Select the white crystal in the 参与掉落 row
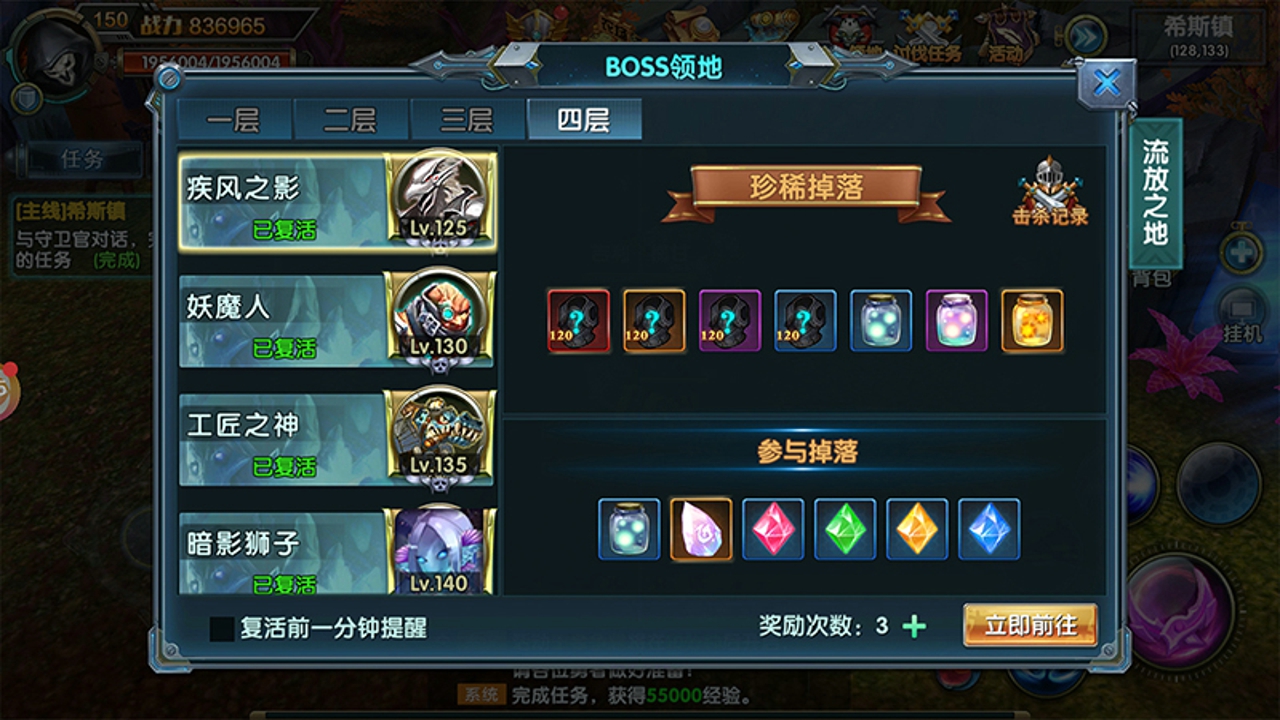 700,530
